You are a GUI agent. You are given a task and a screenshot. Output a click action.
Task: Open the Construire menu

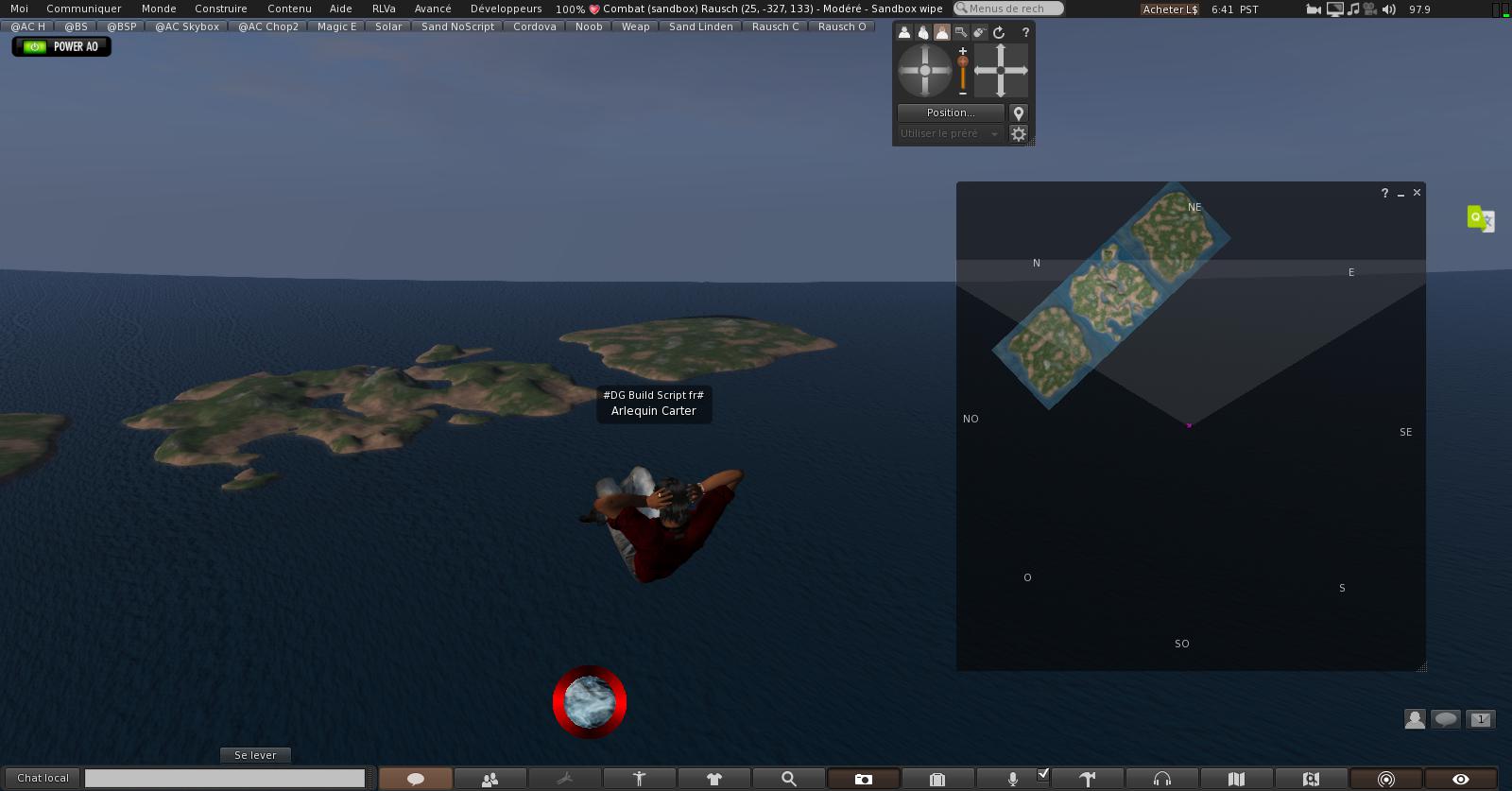pos(220,9)
